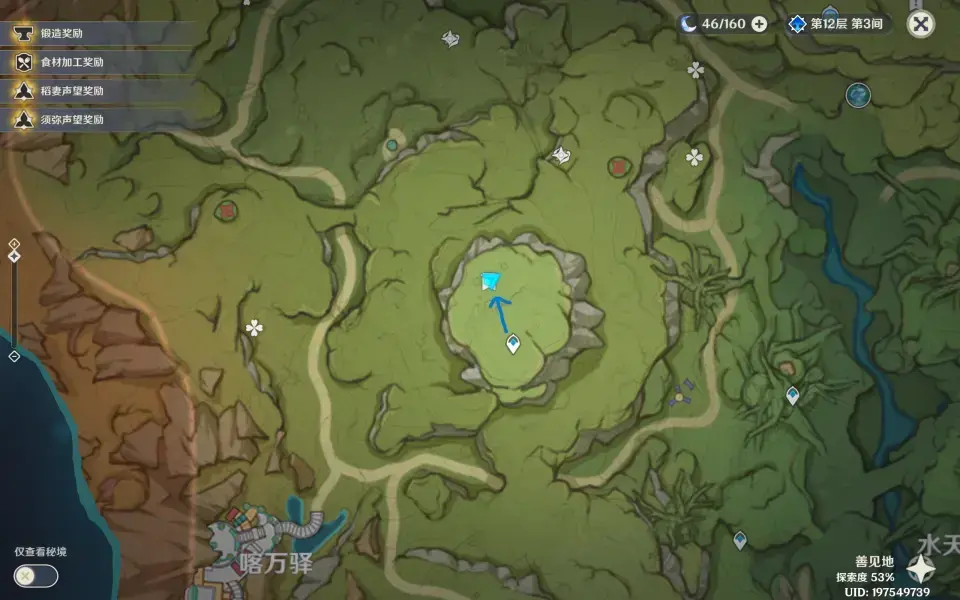The height and width of the screenshot is (600, 960).
Task: Select the small teal round marker northwest of the plateau
Action: (x=392, y=145)
